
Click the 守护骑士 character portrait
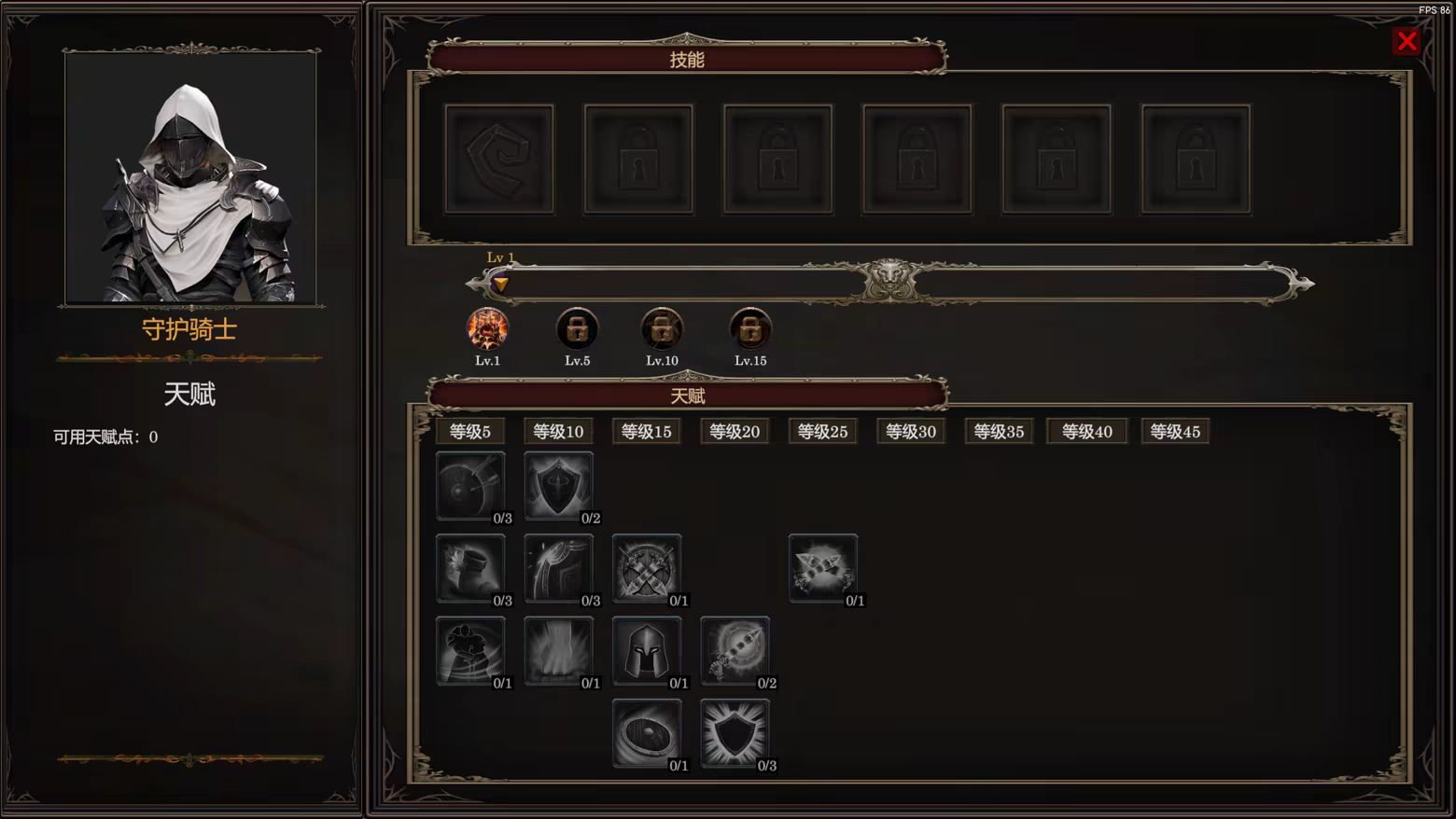[190, 178]
